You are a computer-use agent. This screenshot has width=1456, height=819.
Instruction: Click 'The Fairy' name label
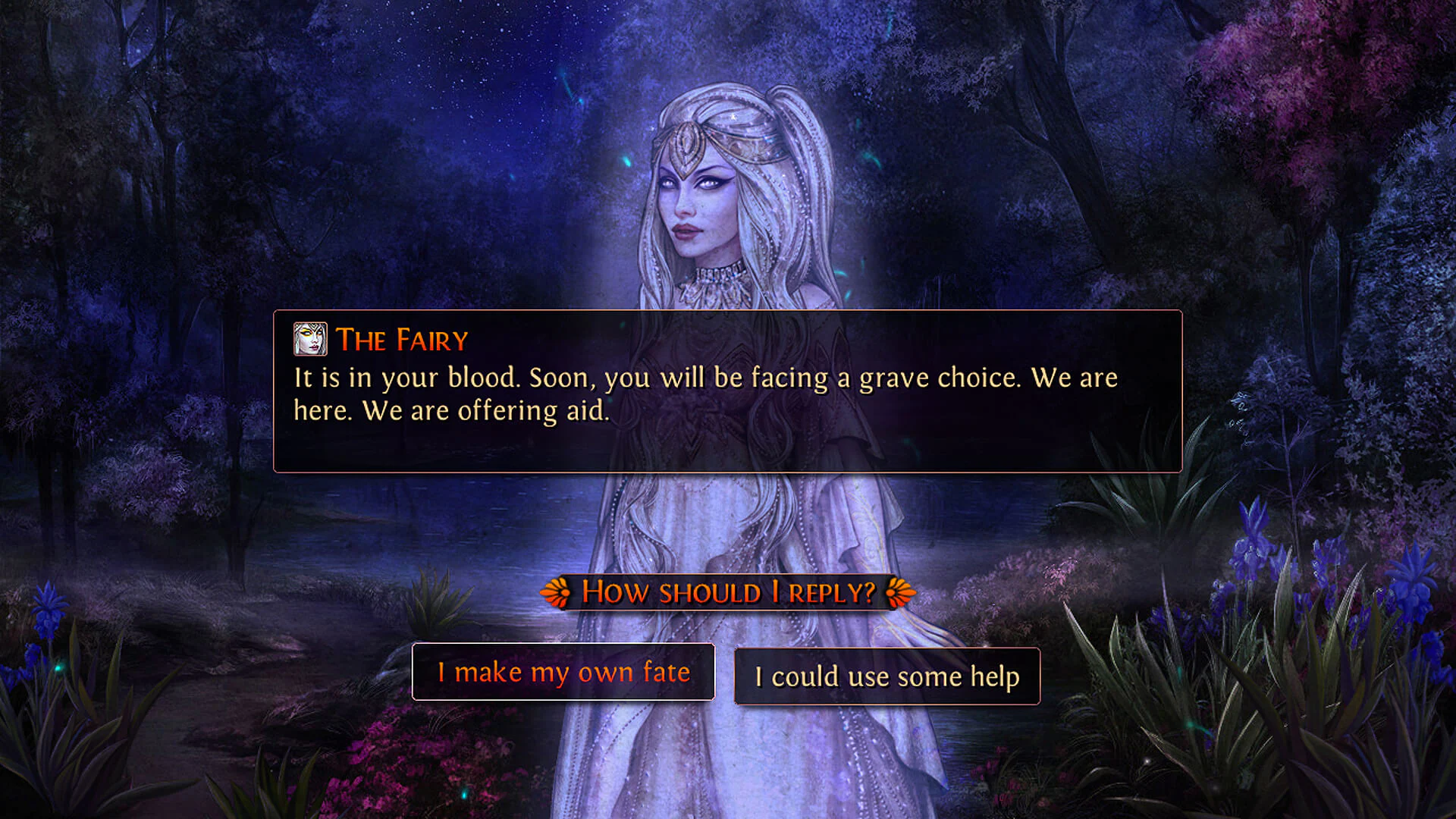tap(402, 340)
